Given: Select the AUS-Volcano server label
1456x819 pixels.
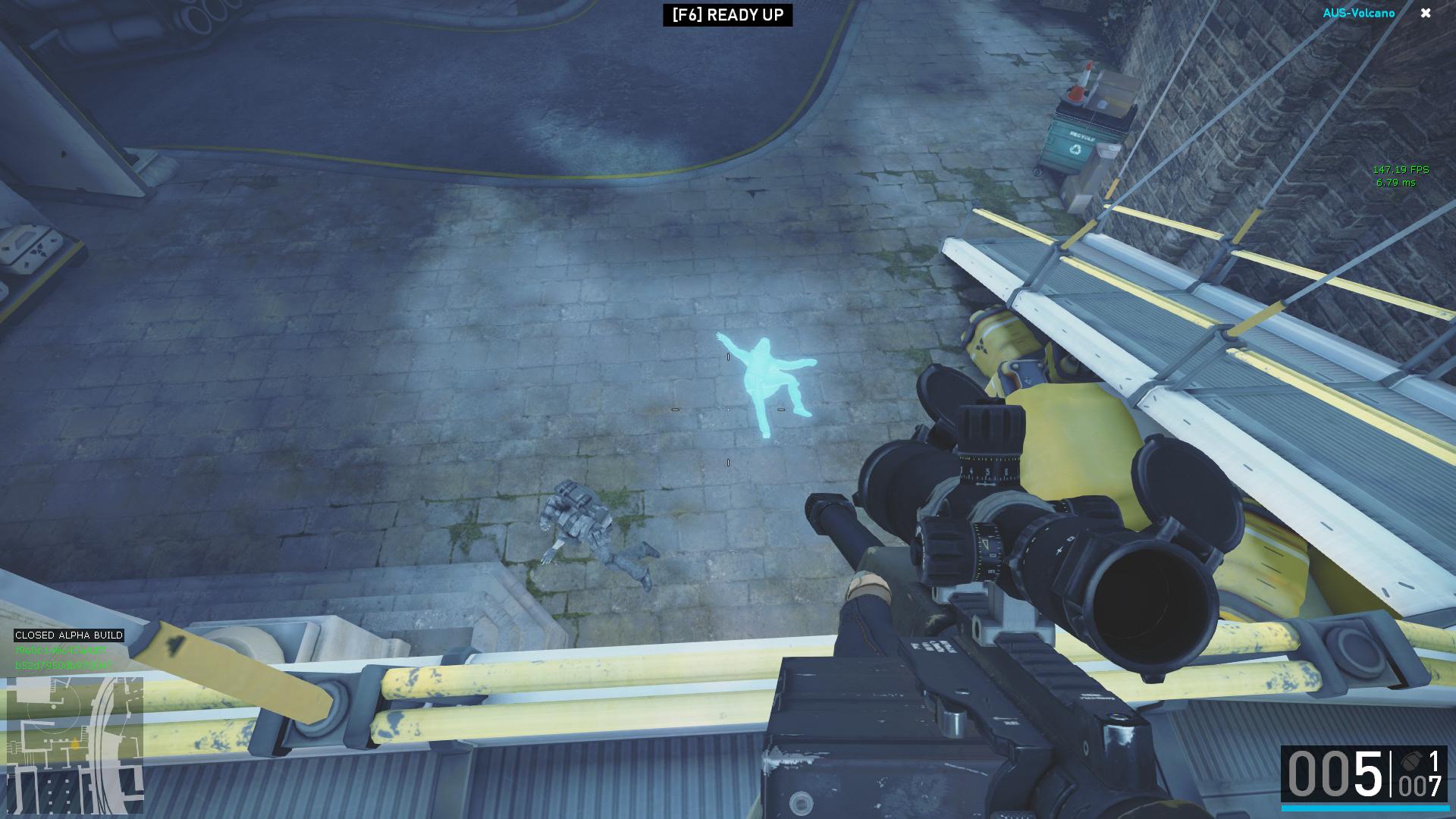Looking at the screenshot, I should (x=1358, y=13).
